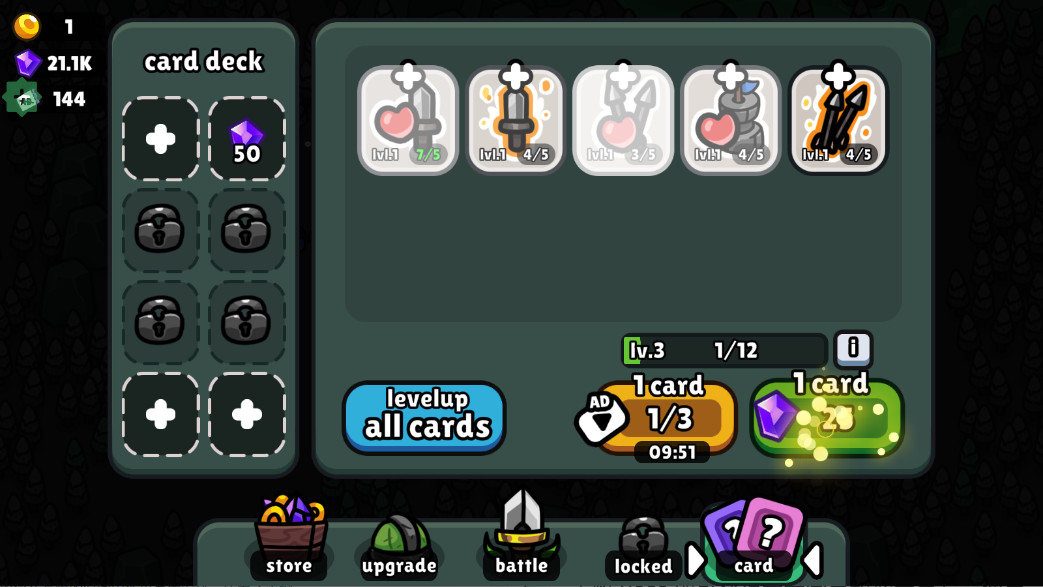Choose the glowing orange sword card
This screenshot has height=587, width=1043.
tap(515, 120)
